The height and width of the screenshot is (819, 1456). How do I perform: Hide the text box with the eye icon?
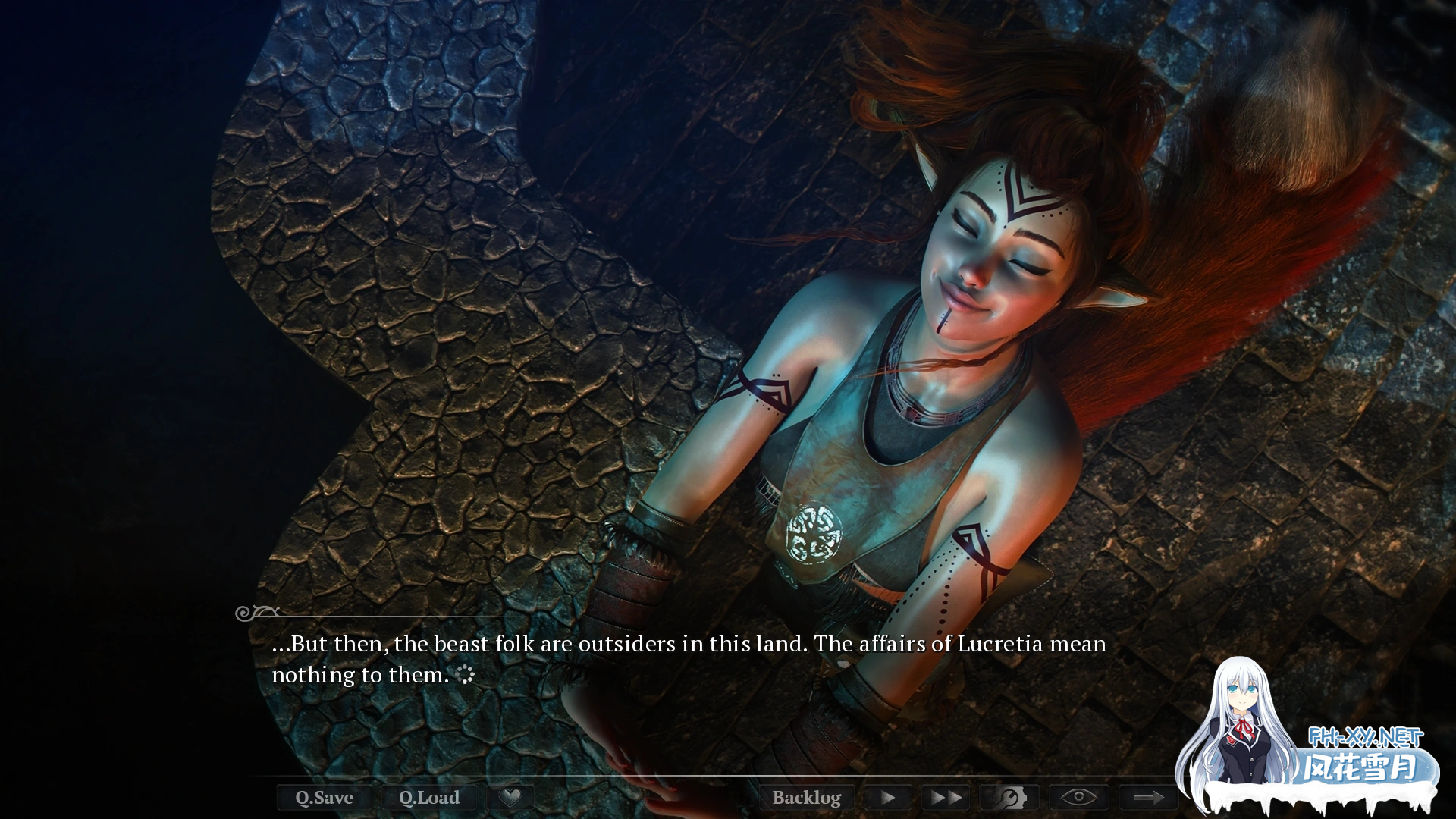point(1078,798)
